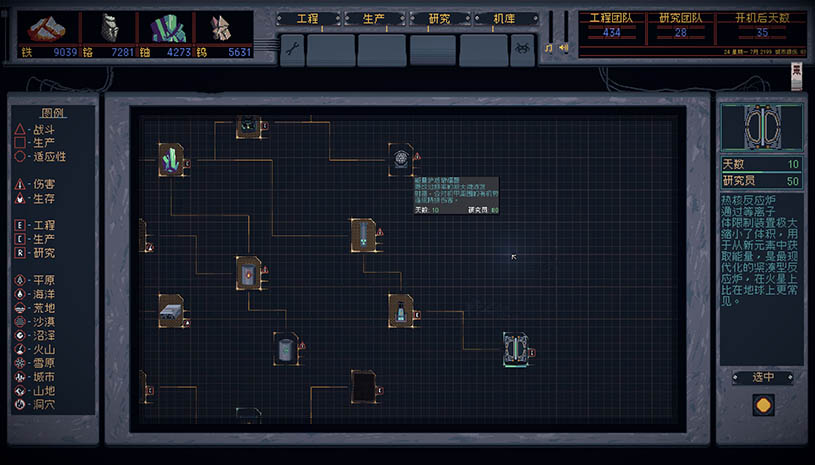Screen dimensions: 815x465
Task: Choose the dark black panel research node
Action: point(363,386)
